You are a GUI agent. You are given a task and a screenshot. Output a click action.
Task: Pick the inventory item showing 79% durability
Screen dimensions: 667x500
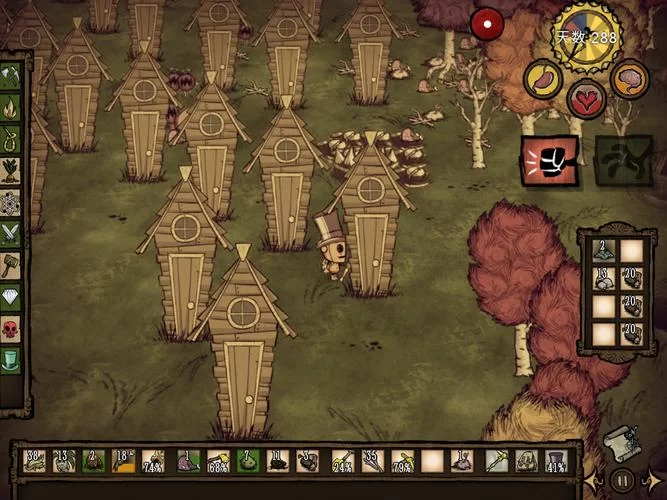[402, 461]
